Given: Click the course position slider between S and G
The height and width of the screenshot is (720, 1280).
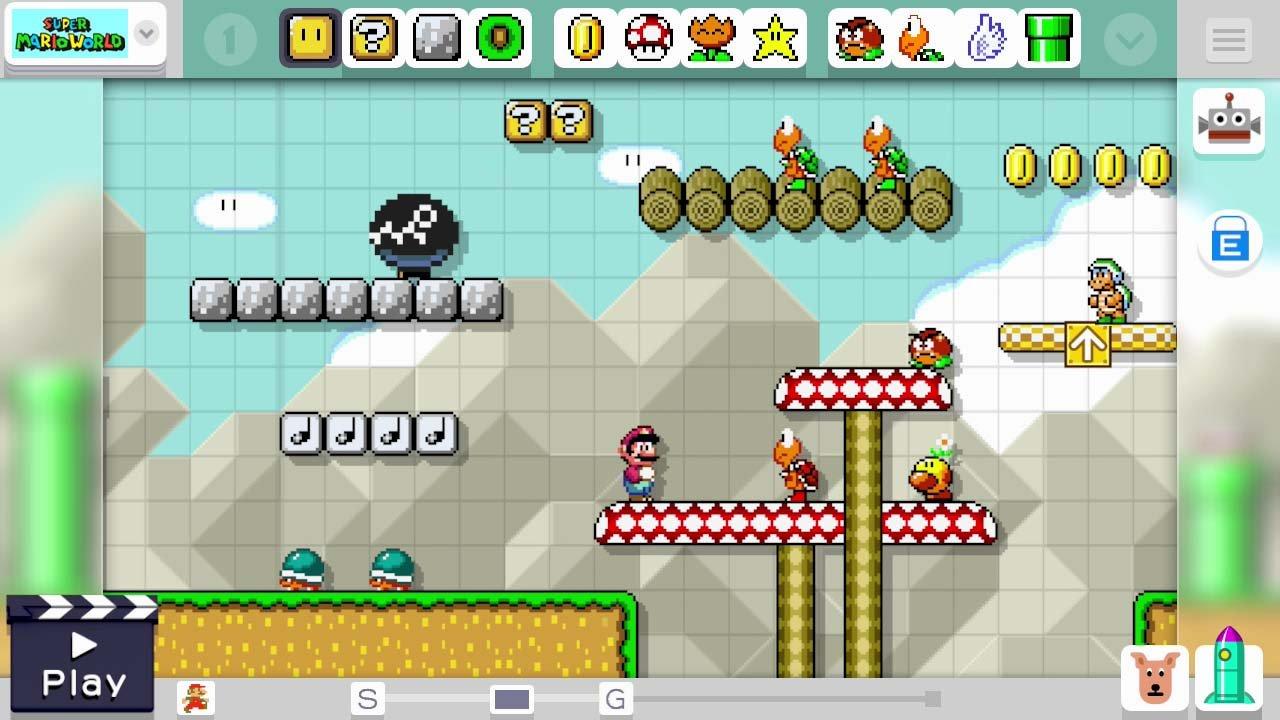Looking at the screenshot, I should click(512, 699).
